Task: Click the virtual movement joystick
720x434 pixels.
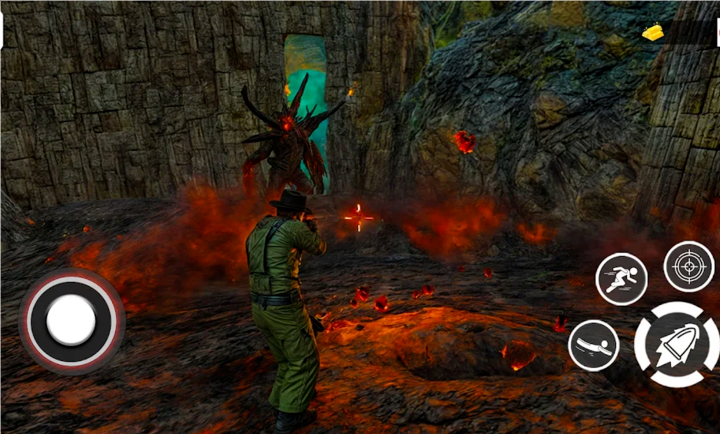Action: point(71,320)
